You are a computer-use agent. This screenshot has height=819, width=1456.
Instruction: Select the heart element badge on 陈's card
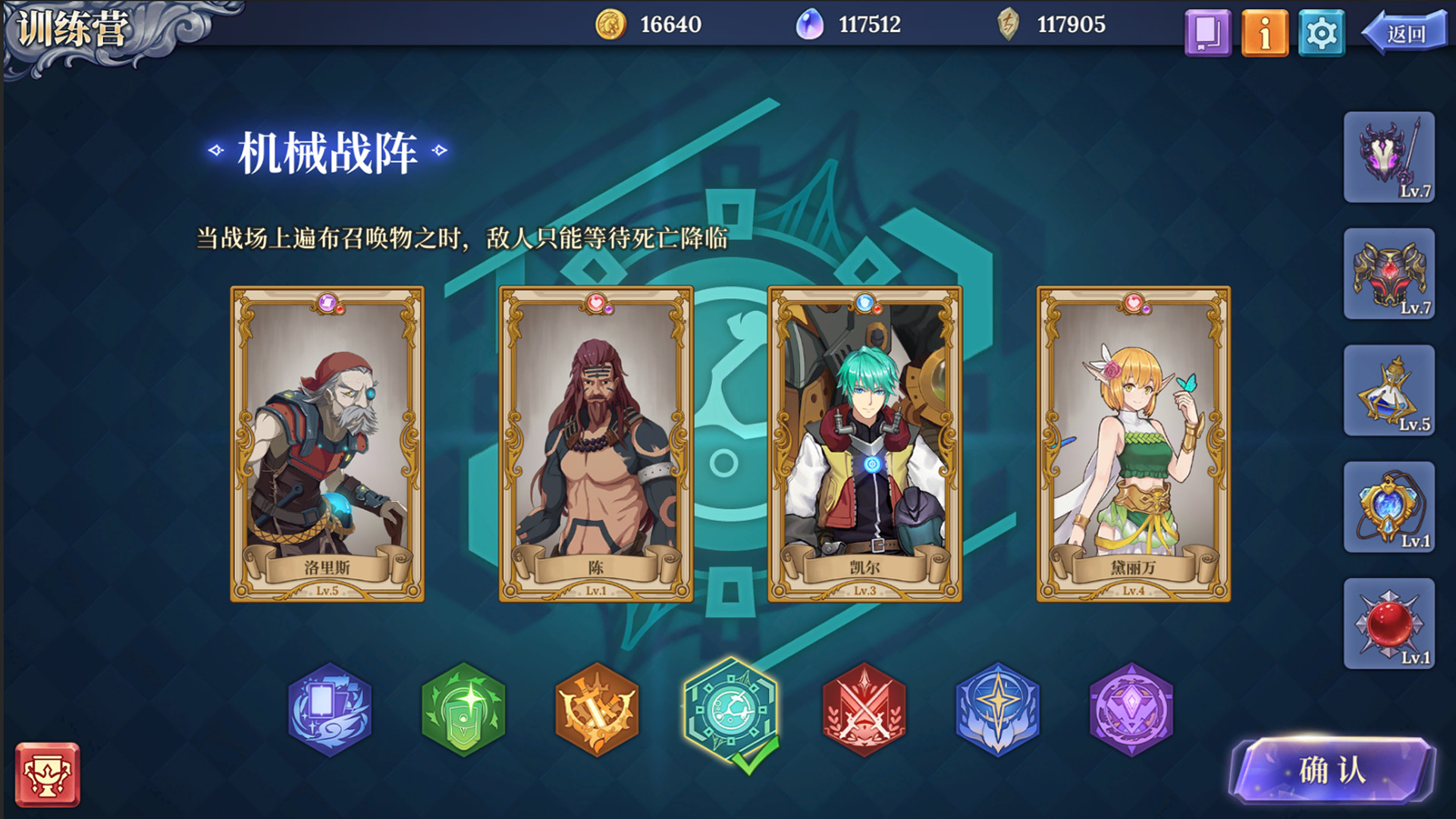click(x=596, y=301)
